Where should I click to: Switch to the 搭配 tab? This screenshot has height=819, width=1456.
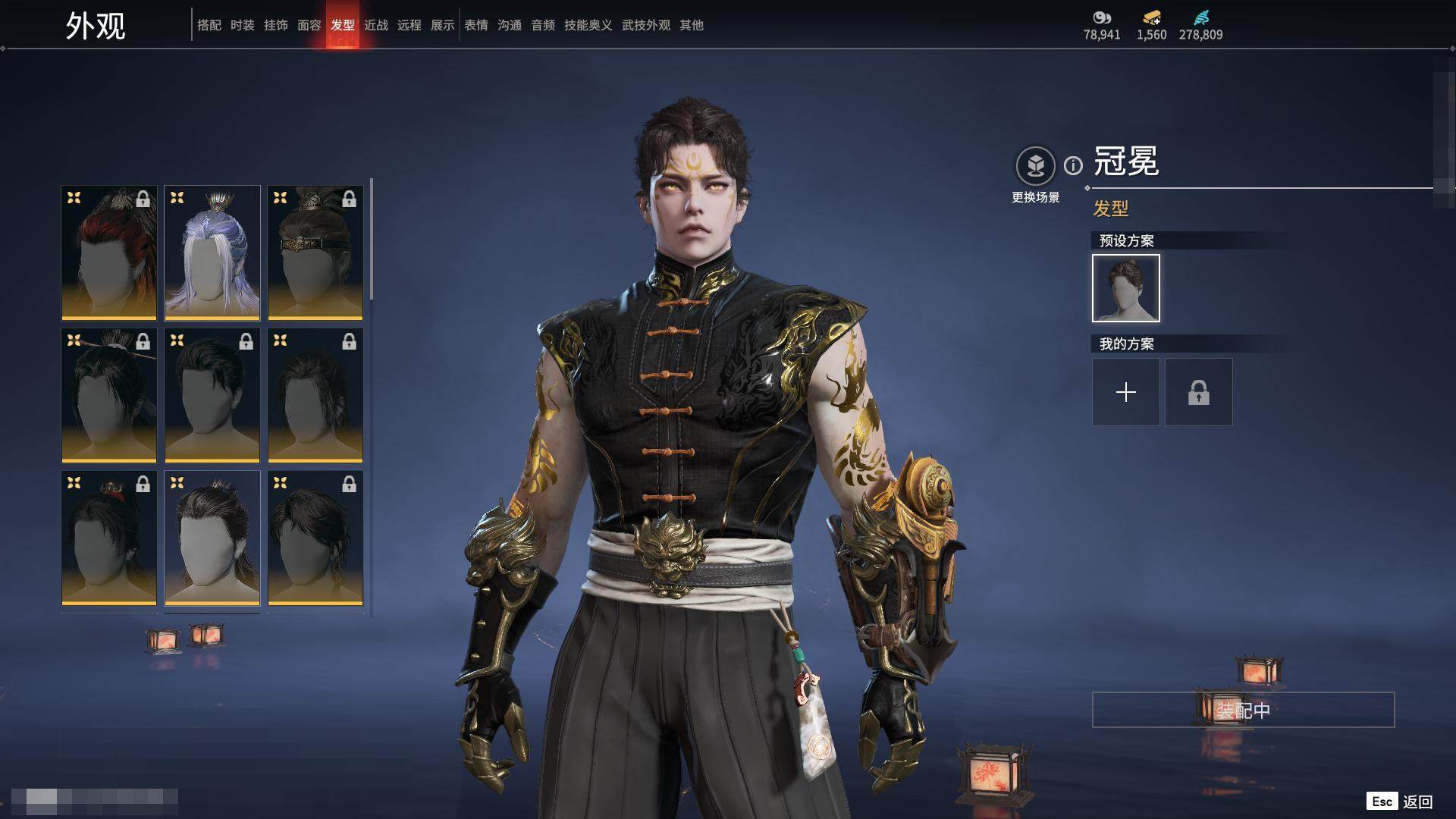click(x=209, y=25)
